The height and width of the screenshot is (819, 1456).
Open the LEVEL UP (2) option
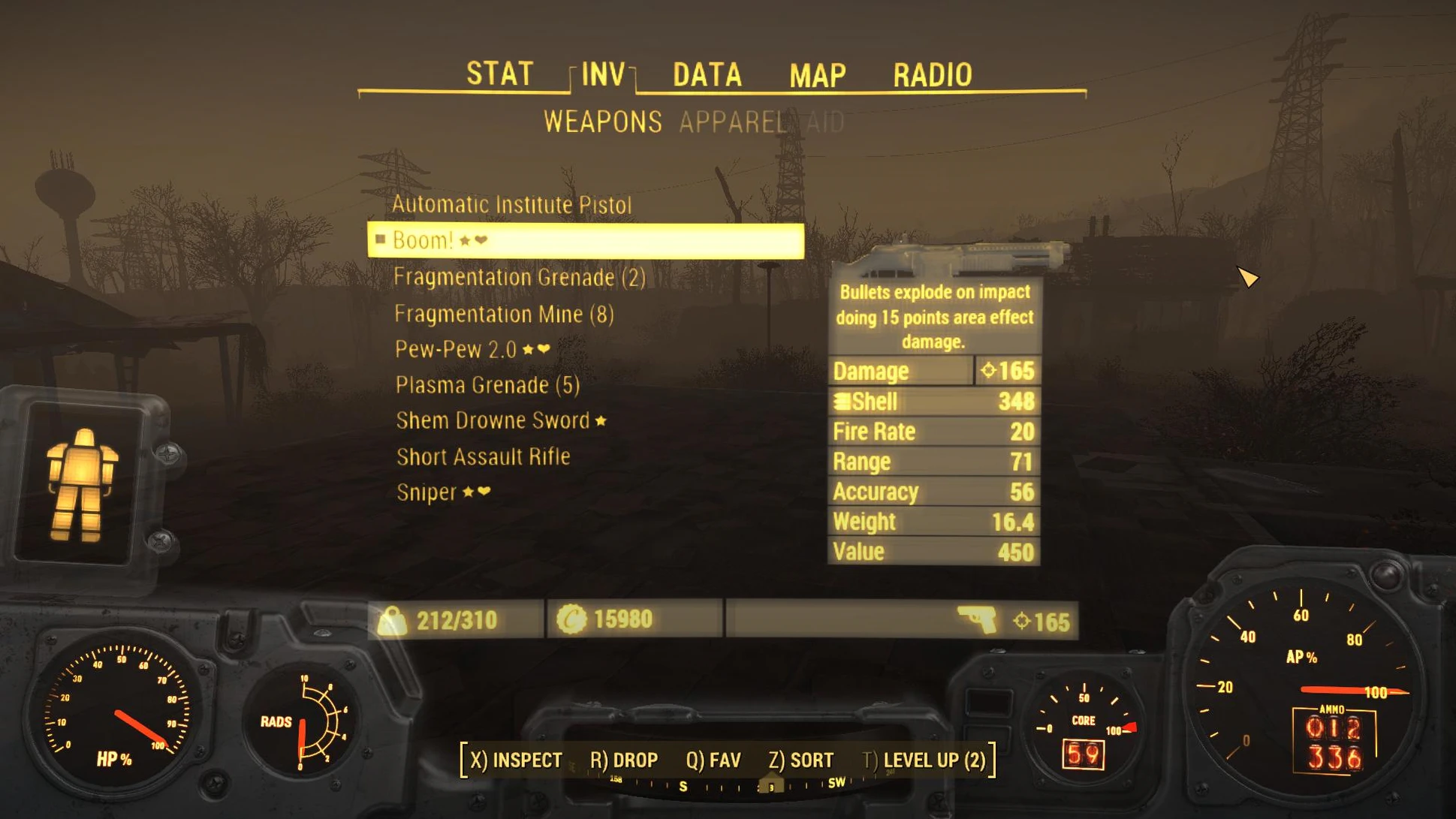coord(924,760)
